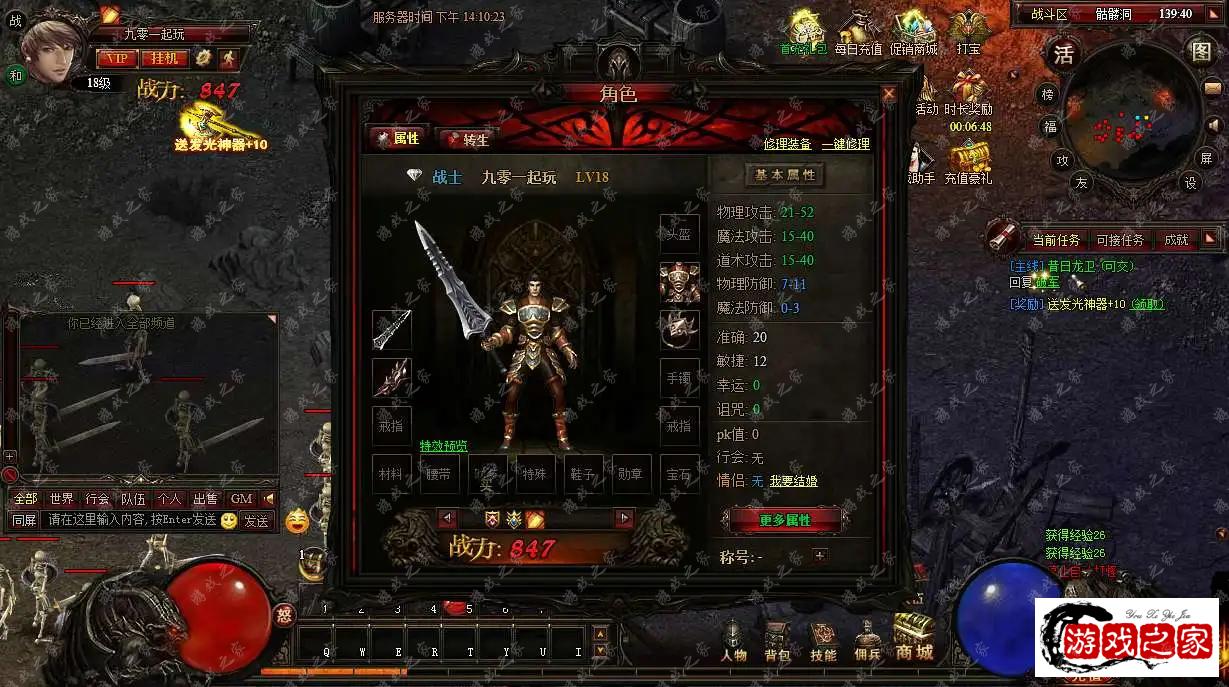This screenshot has height=687, width=1229.
Task: Click the 修理装备 link
Action: pos(787,144)
